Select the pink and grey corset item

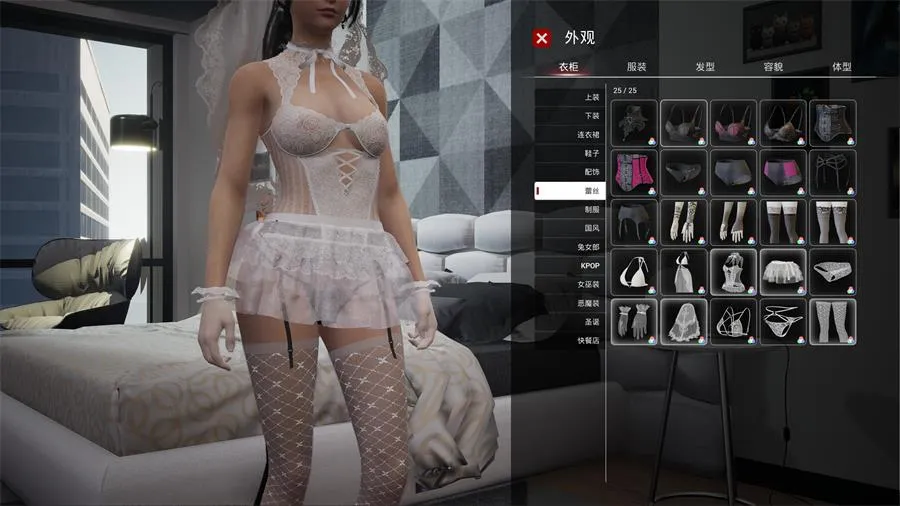point(634,172)
